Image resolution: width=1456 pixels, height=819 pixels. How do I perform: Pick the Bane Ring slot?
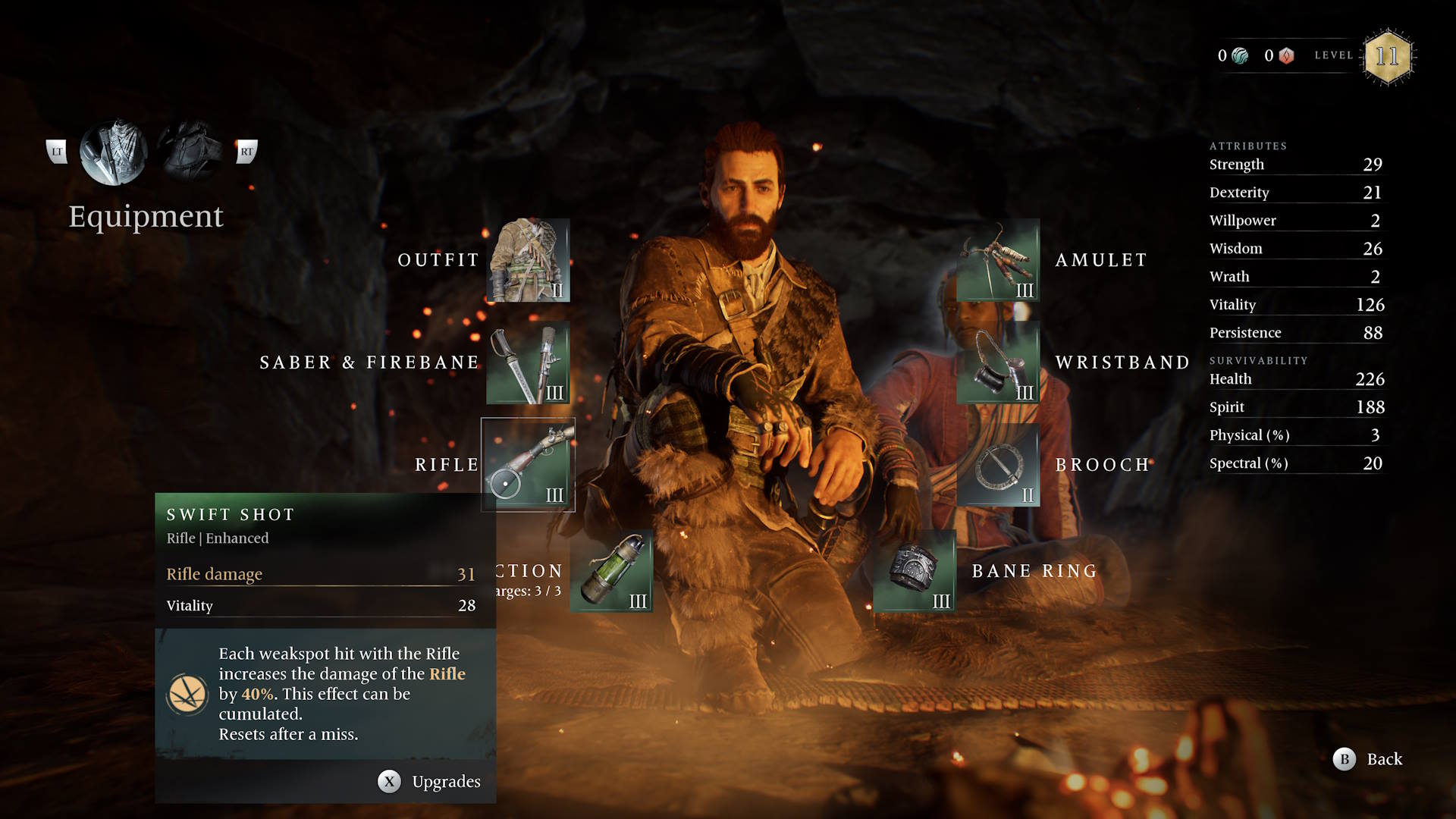click(915, 571)
